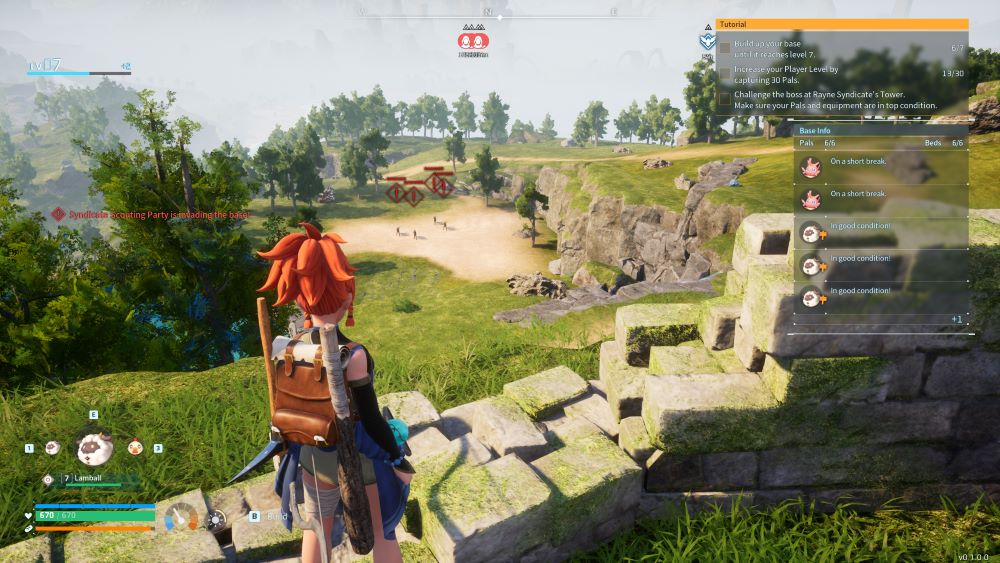Image resolution: width=1000 pixels, height=563 pixels.
Task: Tick the 'capturing 30 Pals' objective checkbox
Action: [x=725, y=72]
